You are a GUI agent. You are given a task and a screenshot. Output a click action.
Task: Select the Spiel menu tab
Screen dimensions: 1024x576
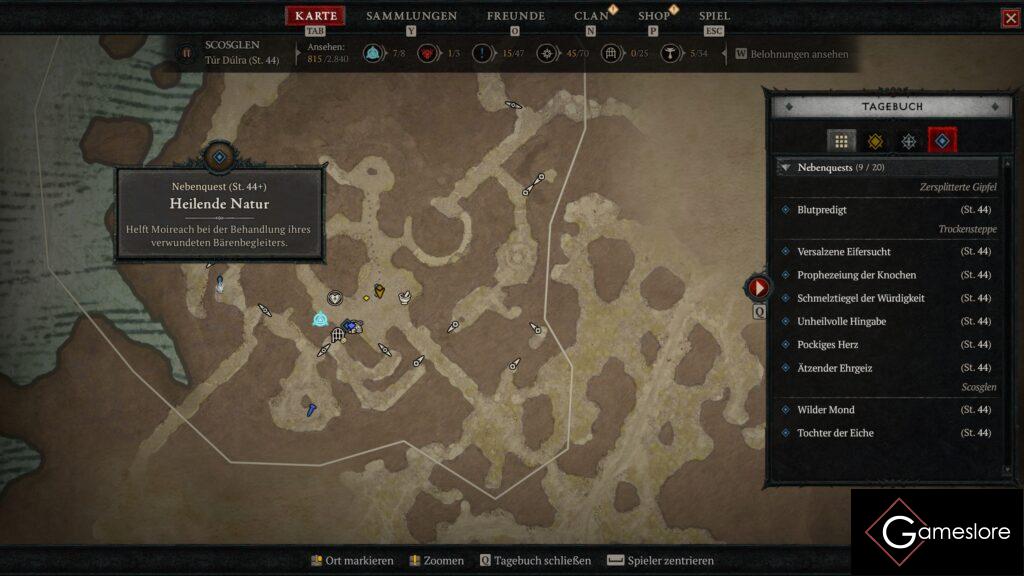(x=714, y=16)
